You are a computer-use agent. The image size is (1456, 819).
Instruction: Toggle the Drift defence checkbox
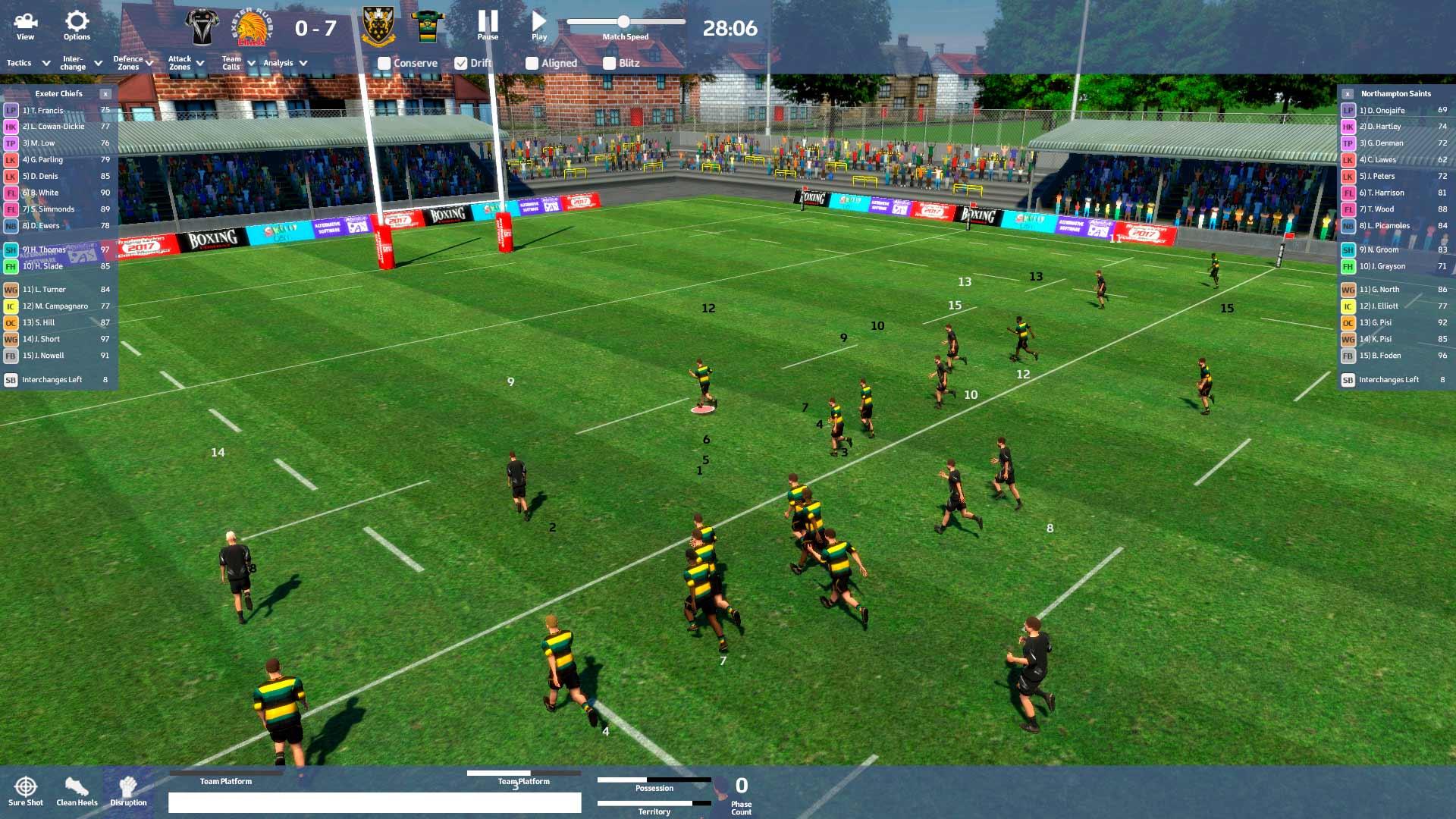pyautogui.click(x=461, y=64)
